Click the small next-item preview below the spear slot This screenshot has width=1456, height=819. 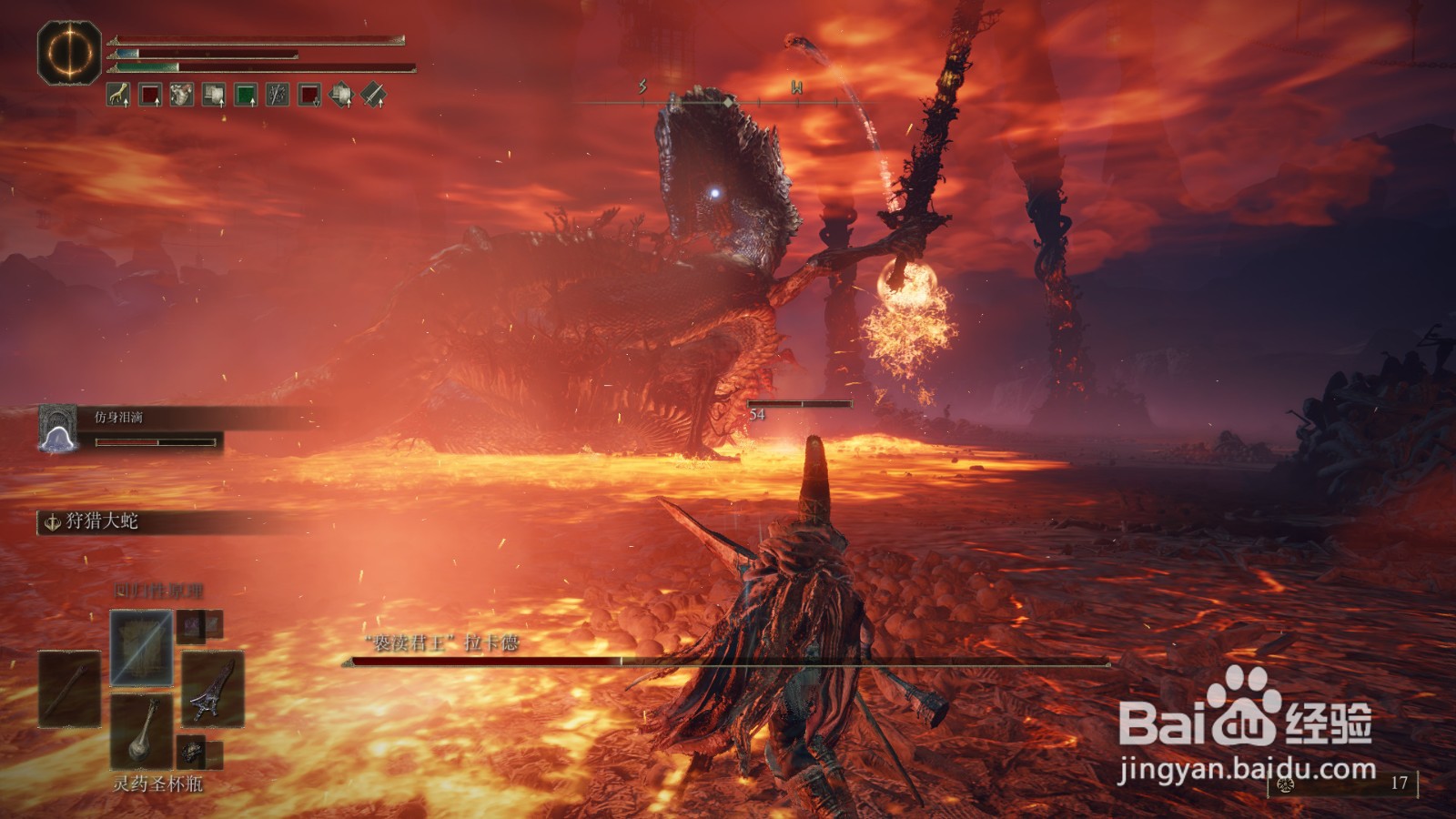coord(191,752)
